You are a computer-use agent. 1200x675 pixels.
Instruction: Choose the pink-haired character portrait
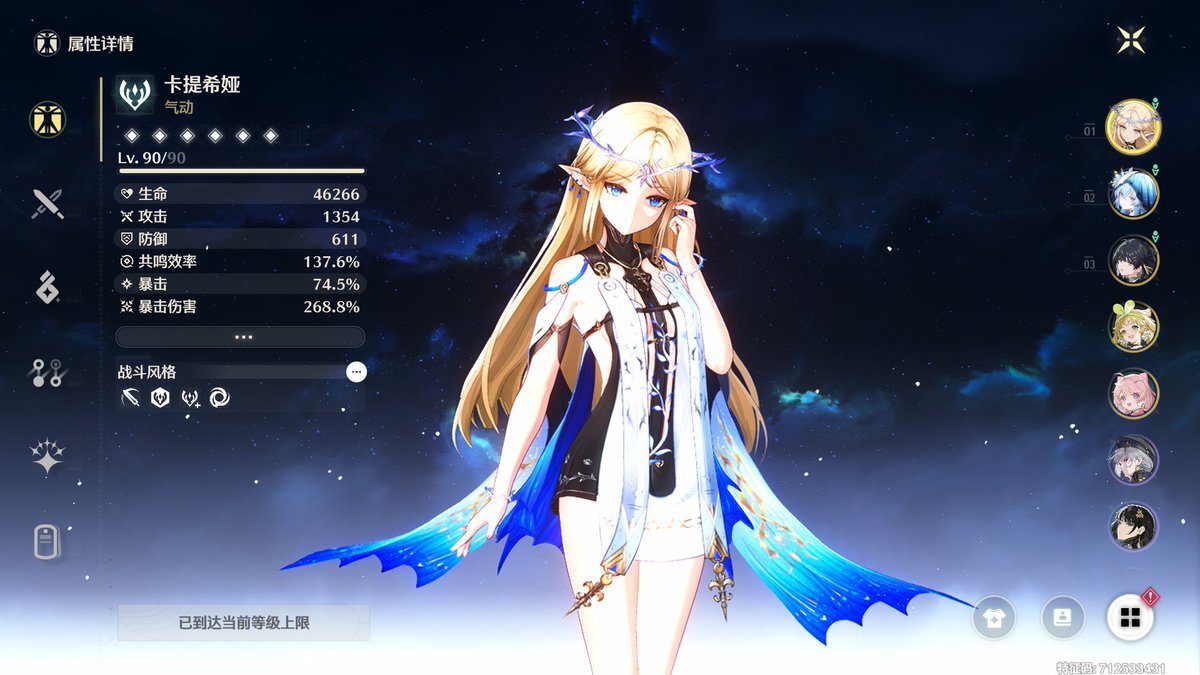[x=1133, y=393]
